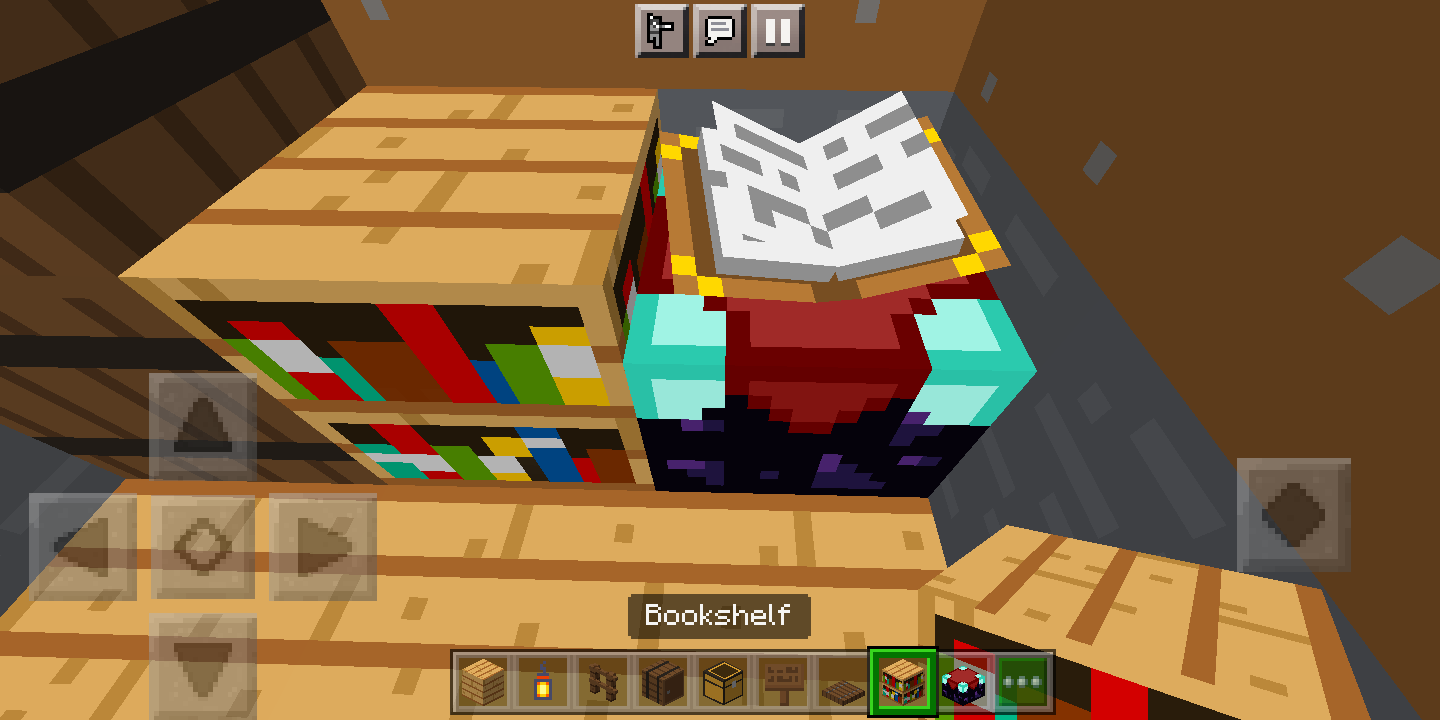The width and height of the screenshot is (1440, 720).
Task: Open chat via the speech bubble icon
Action: (719, 30)
